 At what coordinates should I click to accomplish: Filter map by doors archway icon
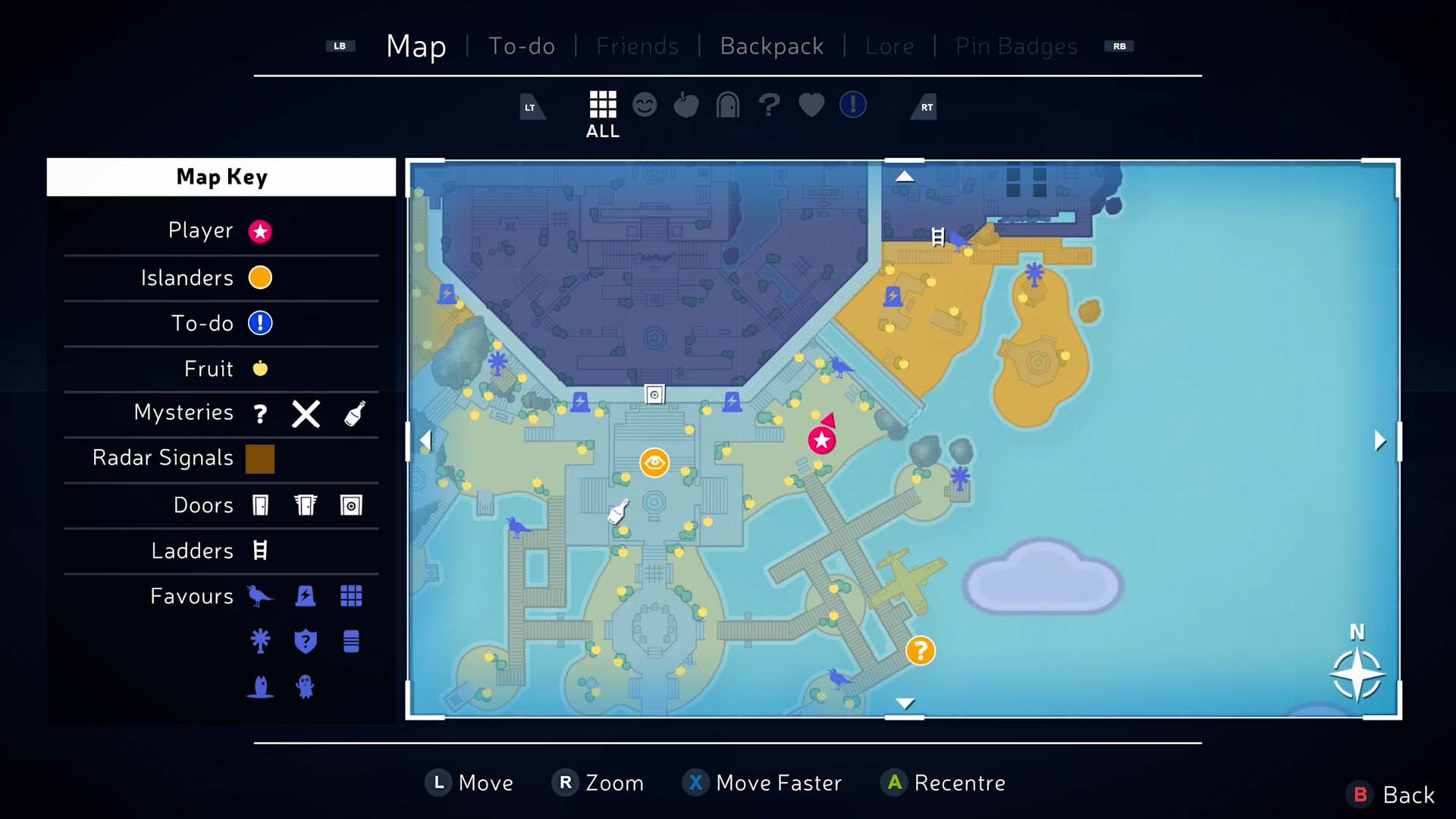pos(728,105)
